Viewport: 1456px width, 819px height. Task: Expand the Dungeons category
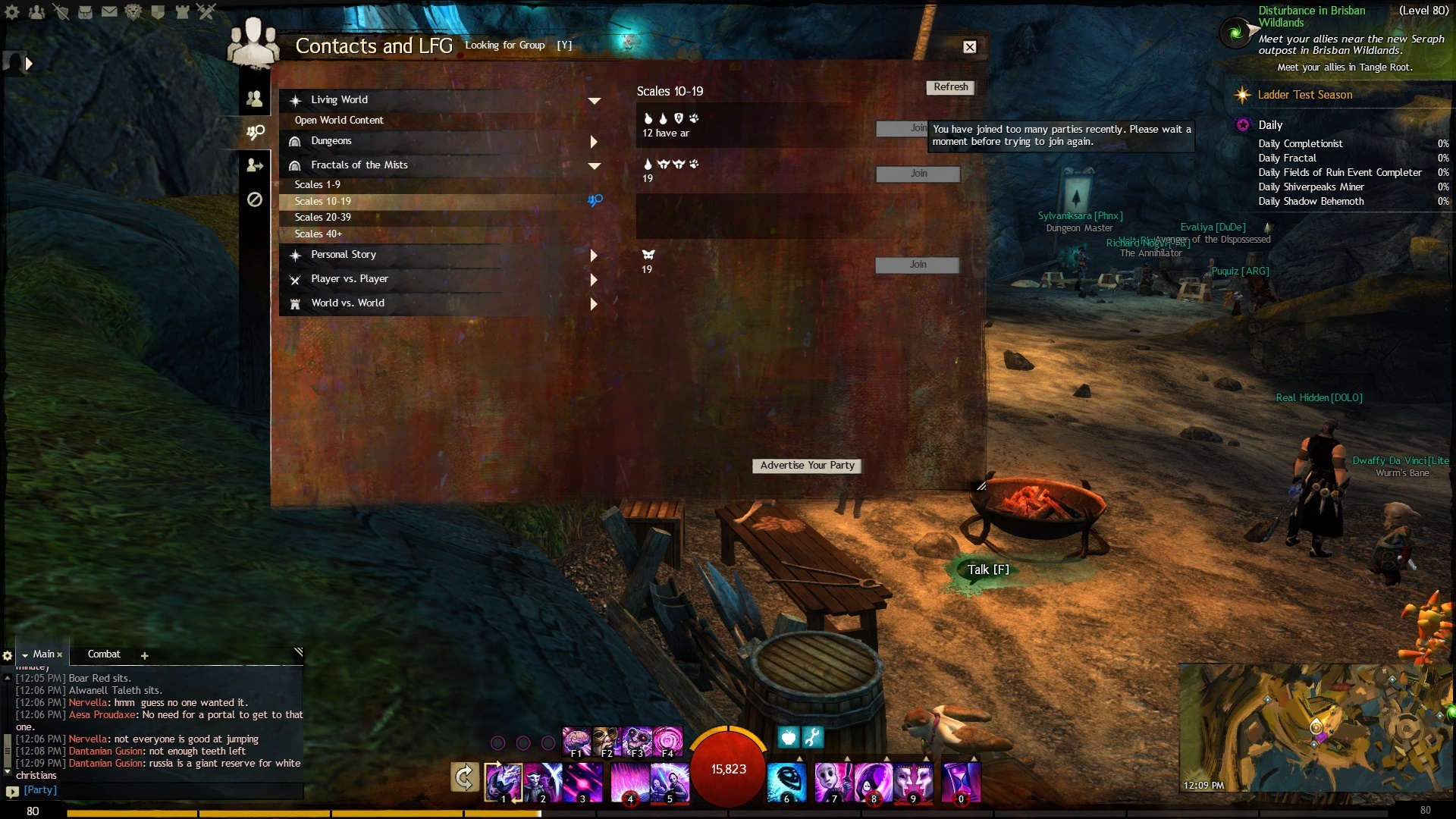point(594,142)
